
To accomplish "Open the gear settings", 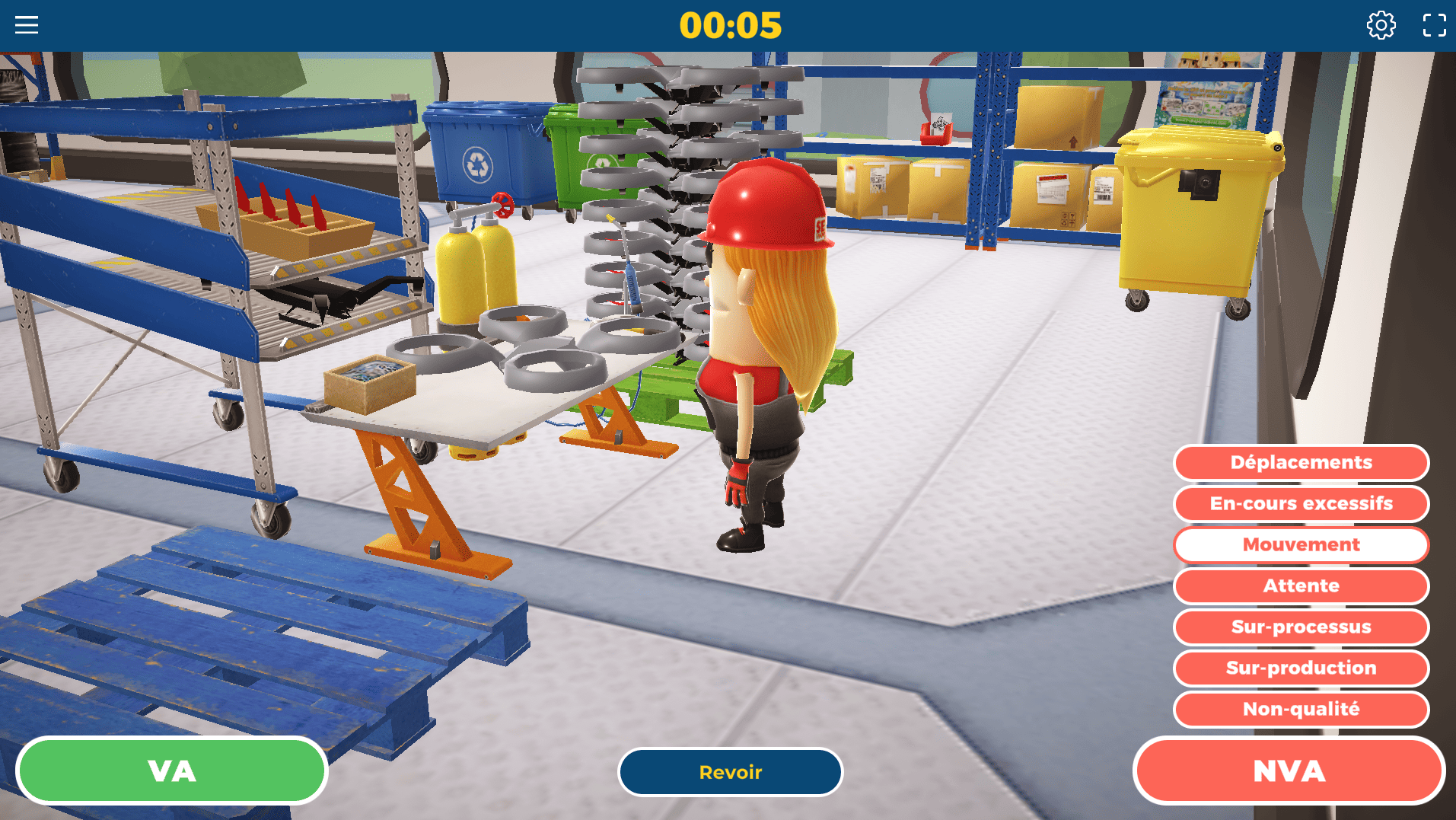I will (x=1381, y=25).
